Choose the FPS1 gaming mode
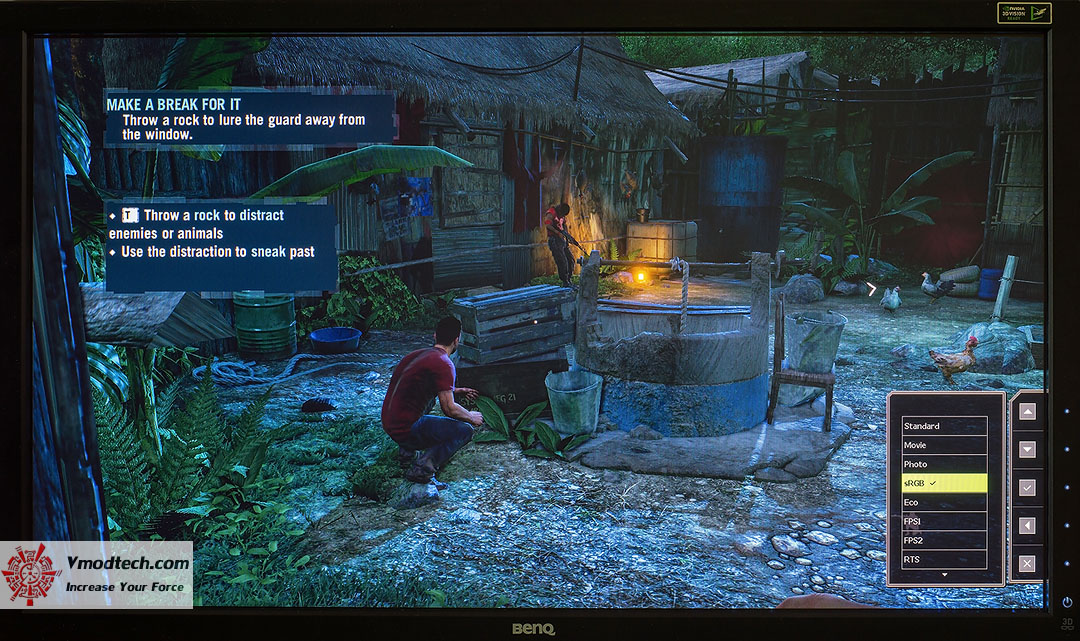This screenshot has height=641, width=1080. 944,521
